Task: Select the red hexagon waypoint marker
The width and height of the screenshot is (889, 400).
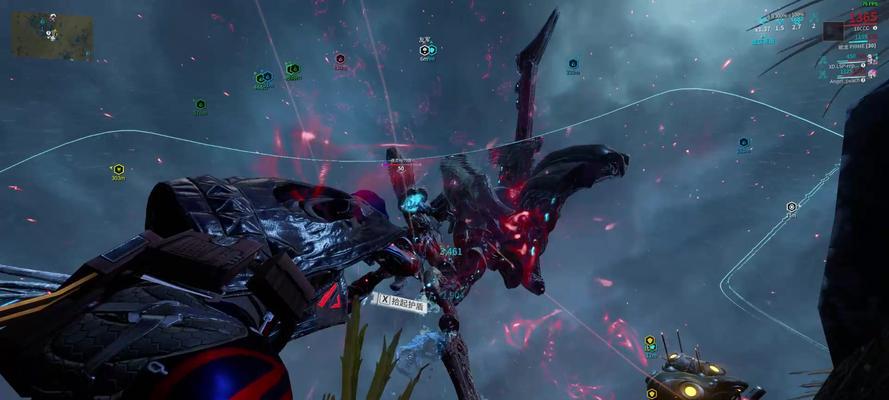Action: pyautogui.click(x=340, y=59)
